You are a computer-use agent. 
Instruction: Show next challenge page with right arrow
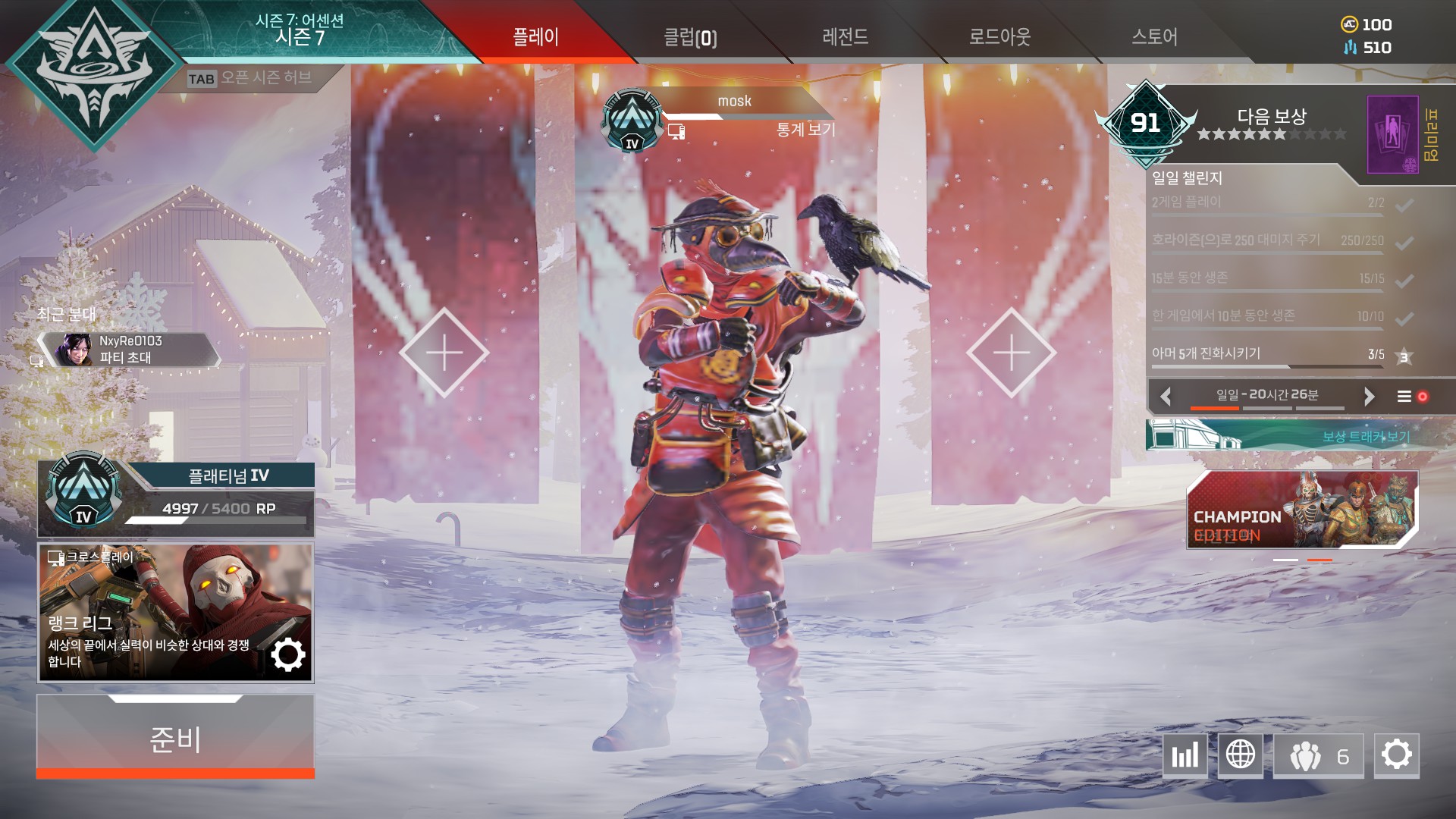1369,396
